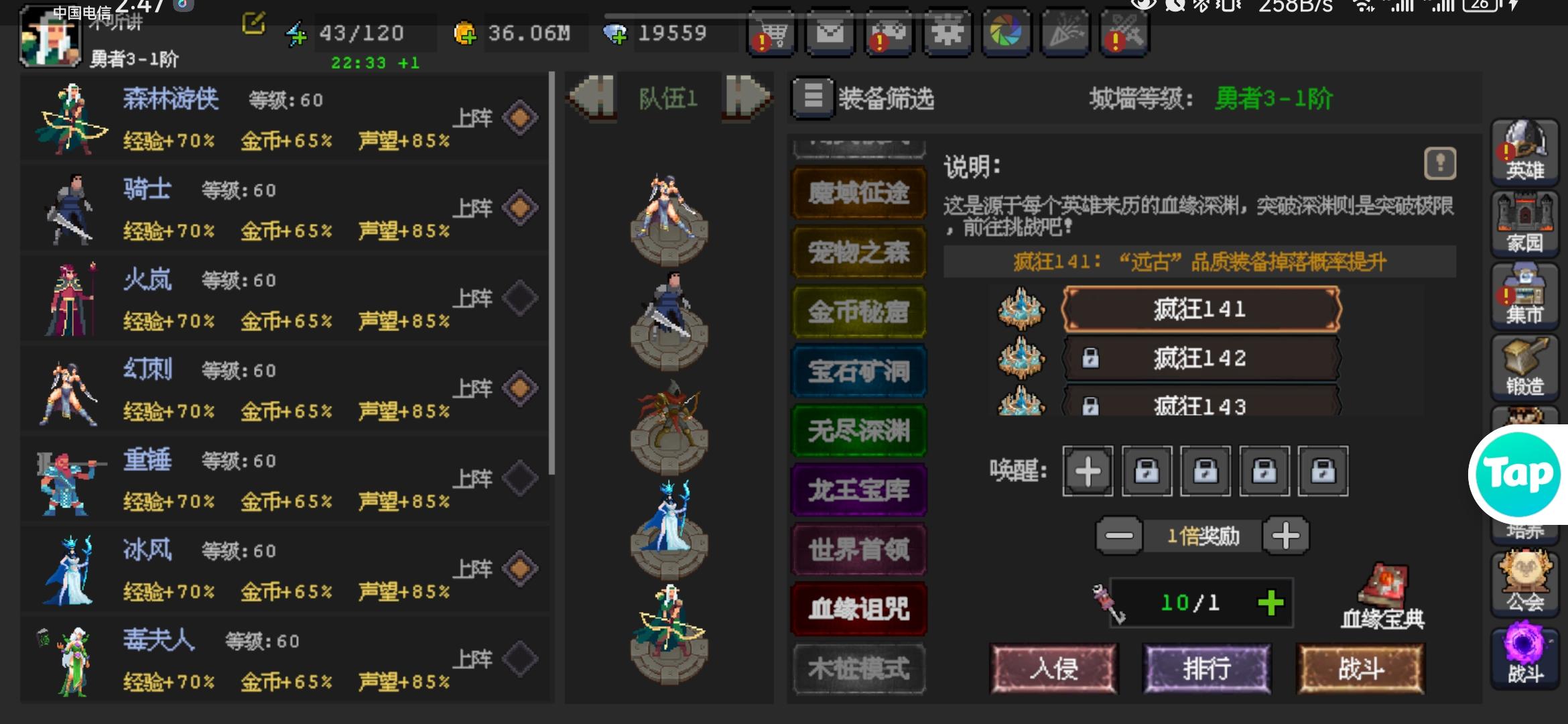Switch to 世界首领 category

[x=858, y=548]
